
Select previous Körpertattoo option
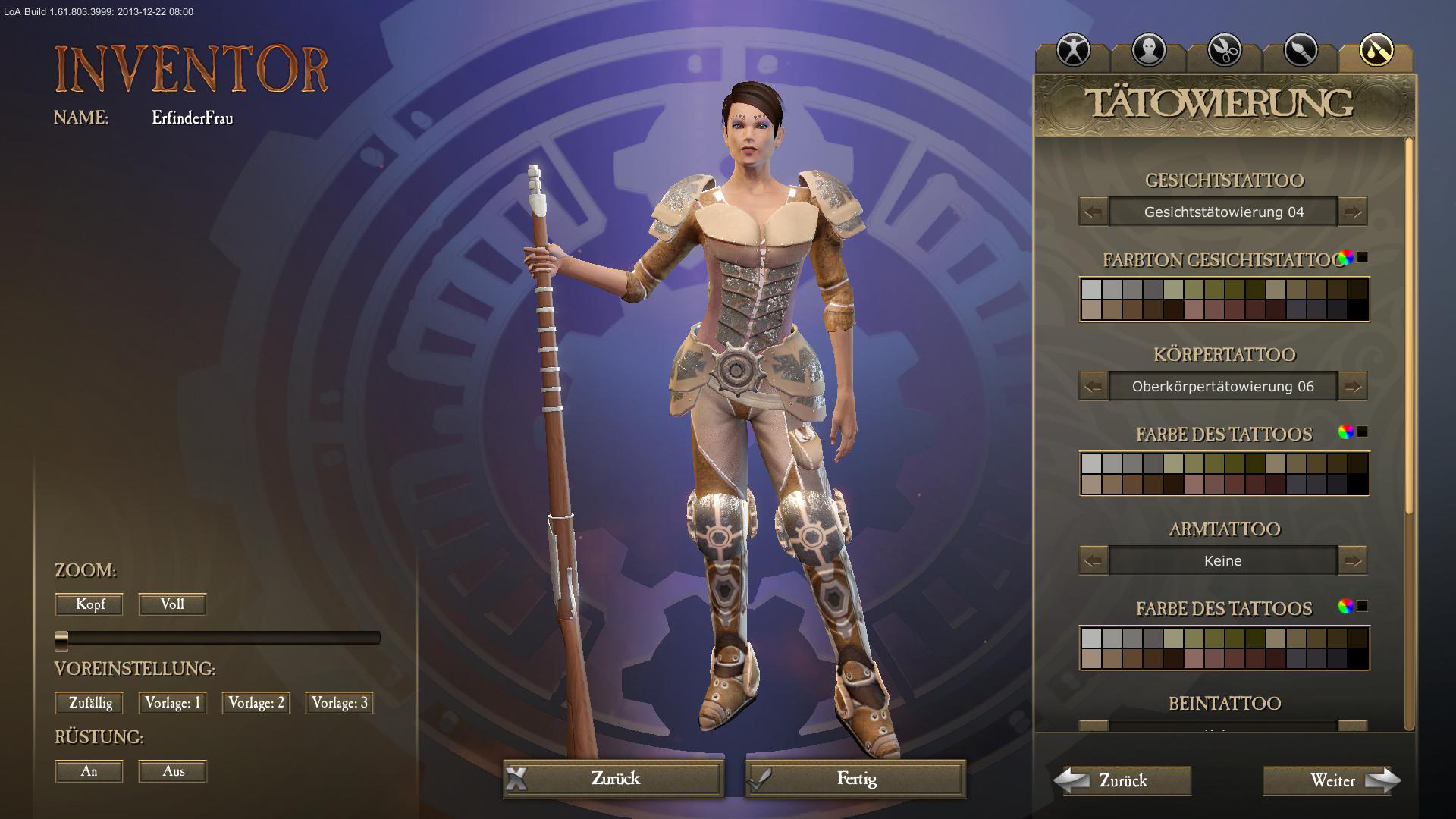coord(1094,387)
